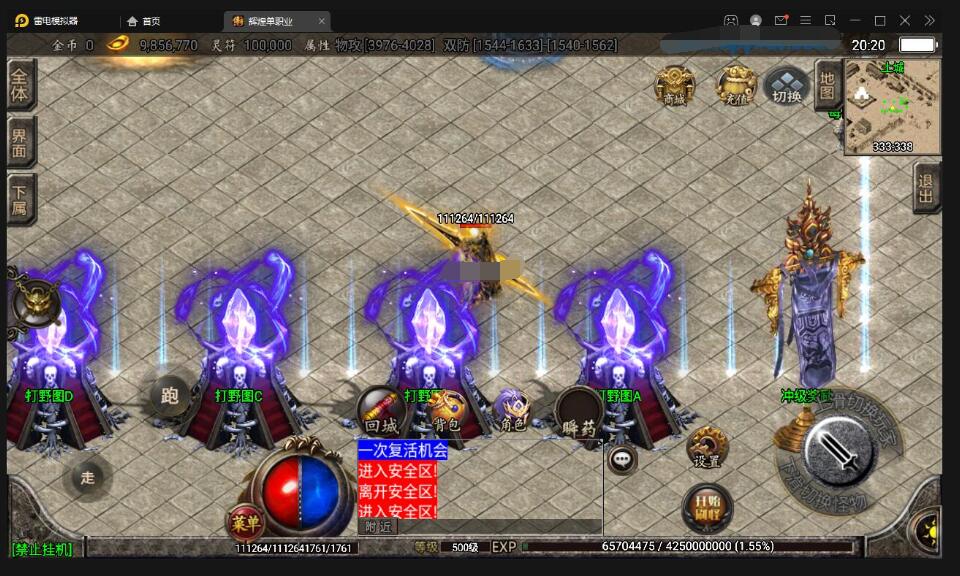Open the 地图 map tab
This screenshot has height=576, width=960.
pos(827,86)
